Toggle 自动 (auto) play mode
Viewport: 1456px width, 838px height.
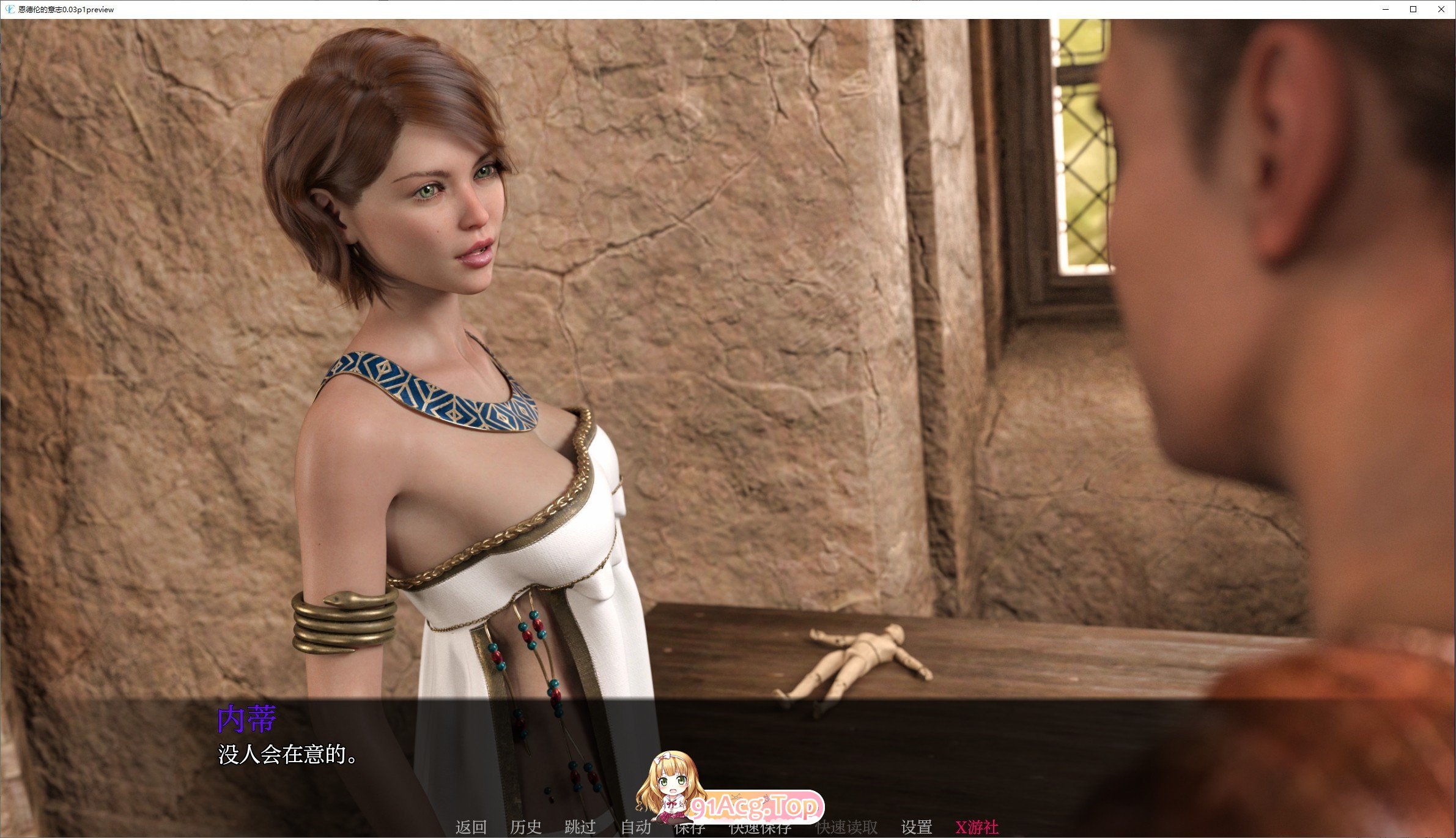point(636,828)
